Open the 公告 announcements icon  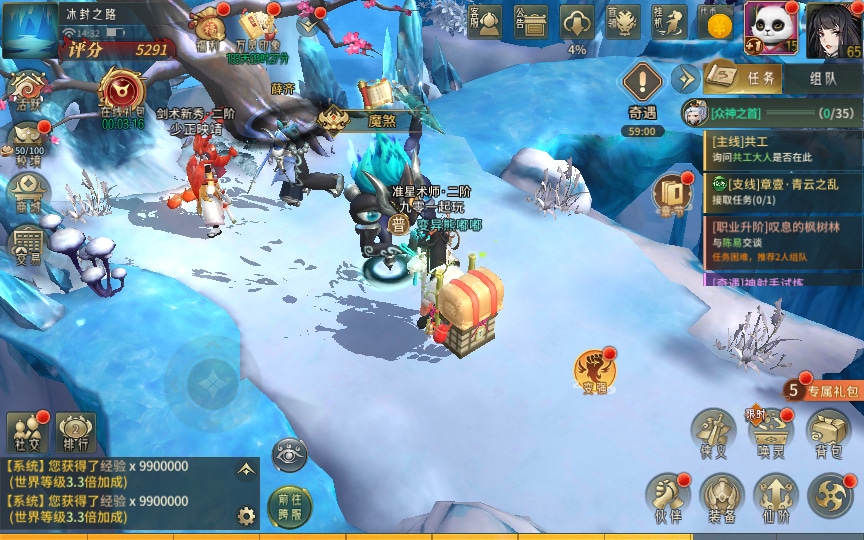(x=531, y=22)
